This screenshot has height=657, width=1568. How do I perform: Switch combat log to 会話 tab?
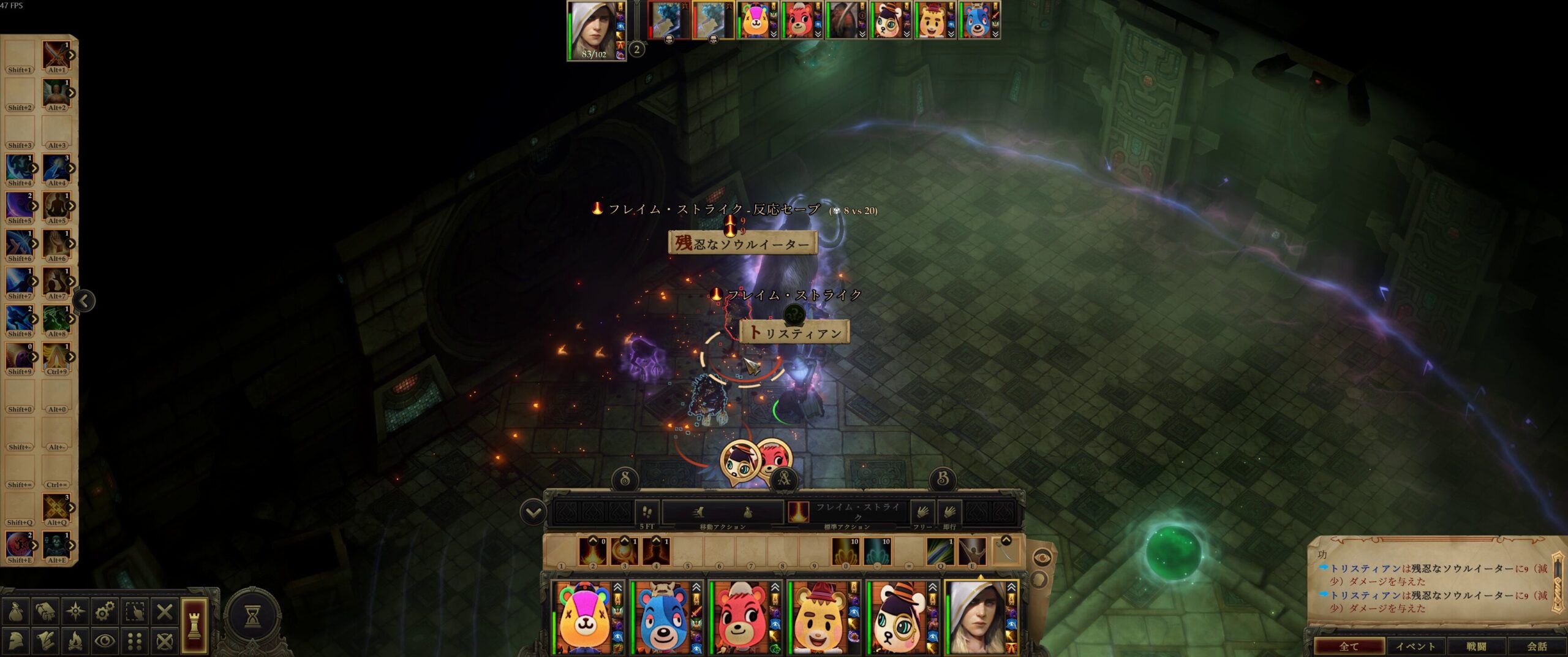[1536, 646]
